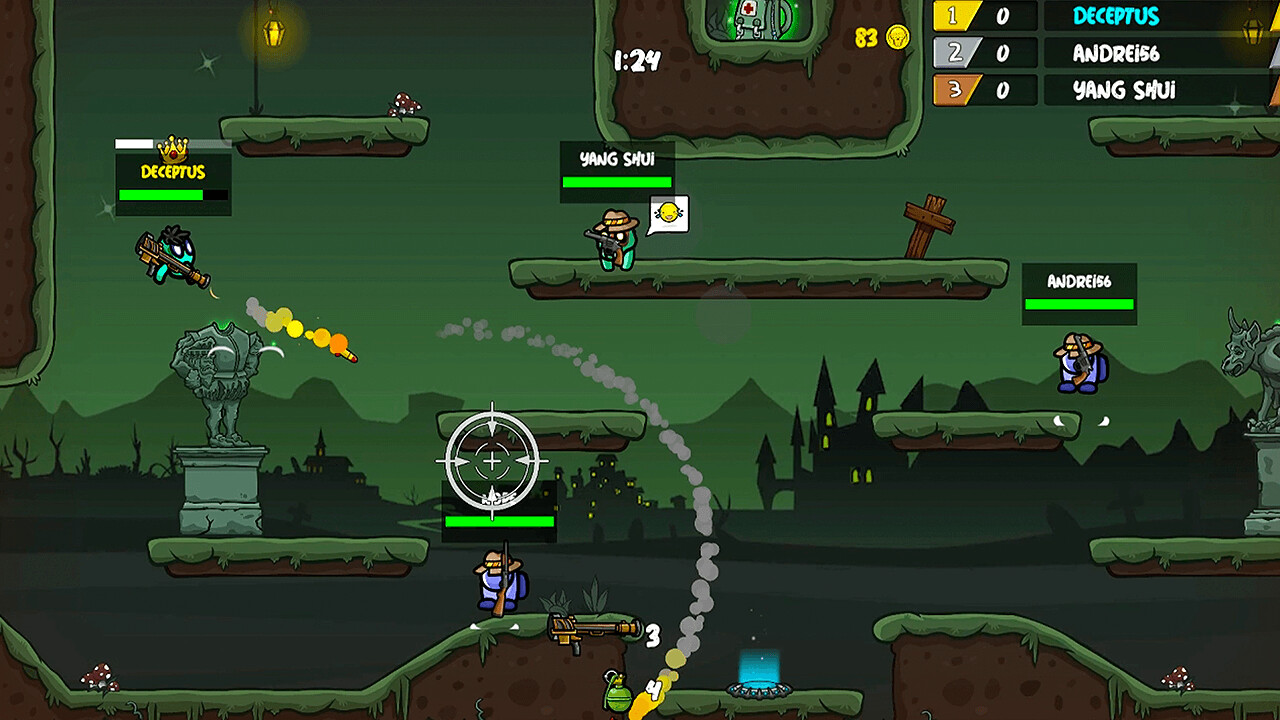Click ANDREI56's nameplate above his character
This screenshot has width=1280, height=720.
pos(1078,281)
